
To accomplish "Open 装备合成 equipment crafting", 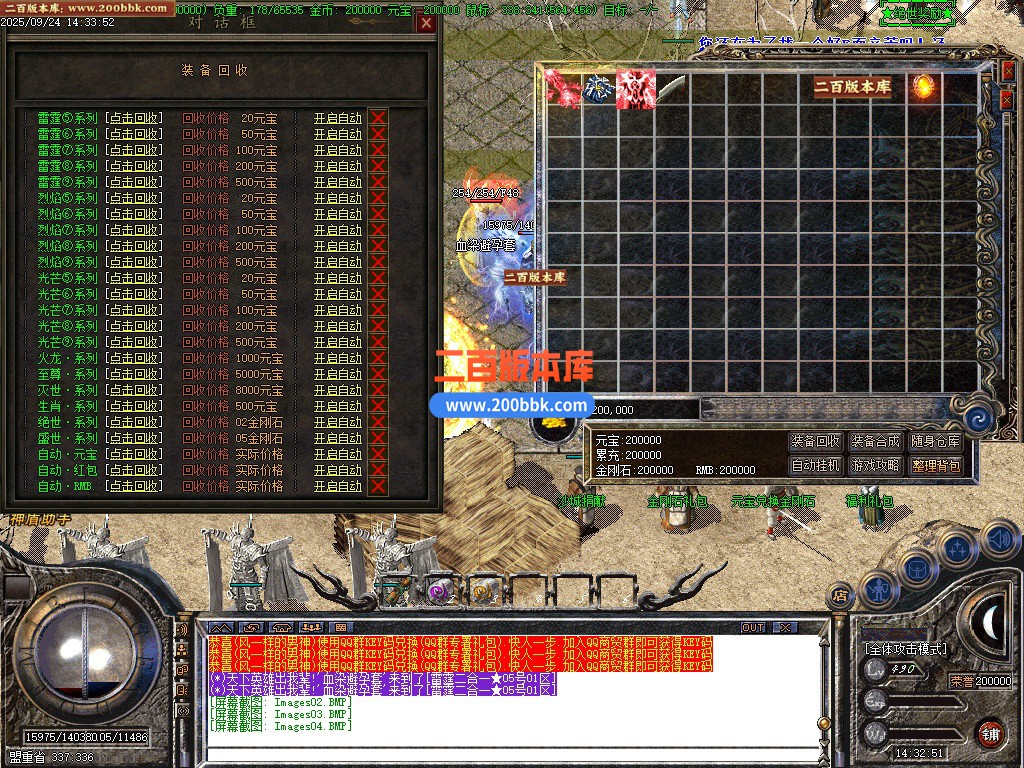I will [876, 441].
